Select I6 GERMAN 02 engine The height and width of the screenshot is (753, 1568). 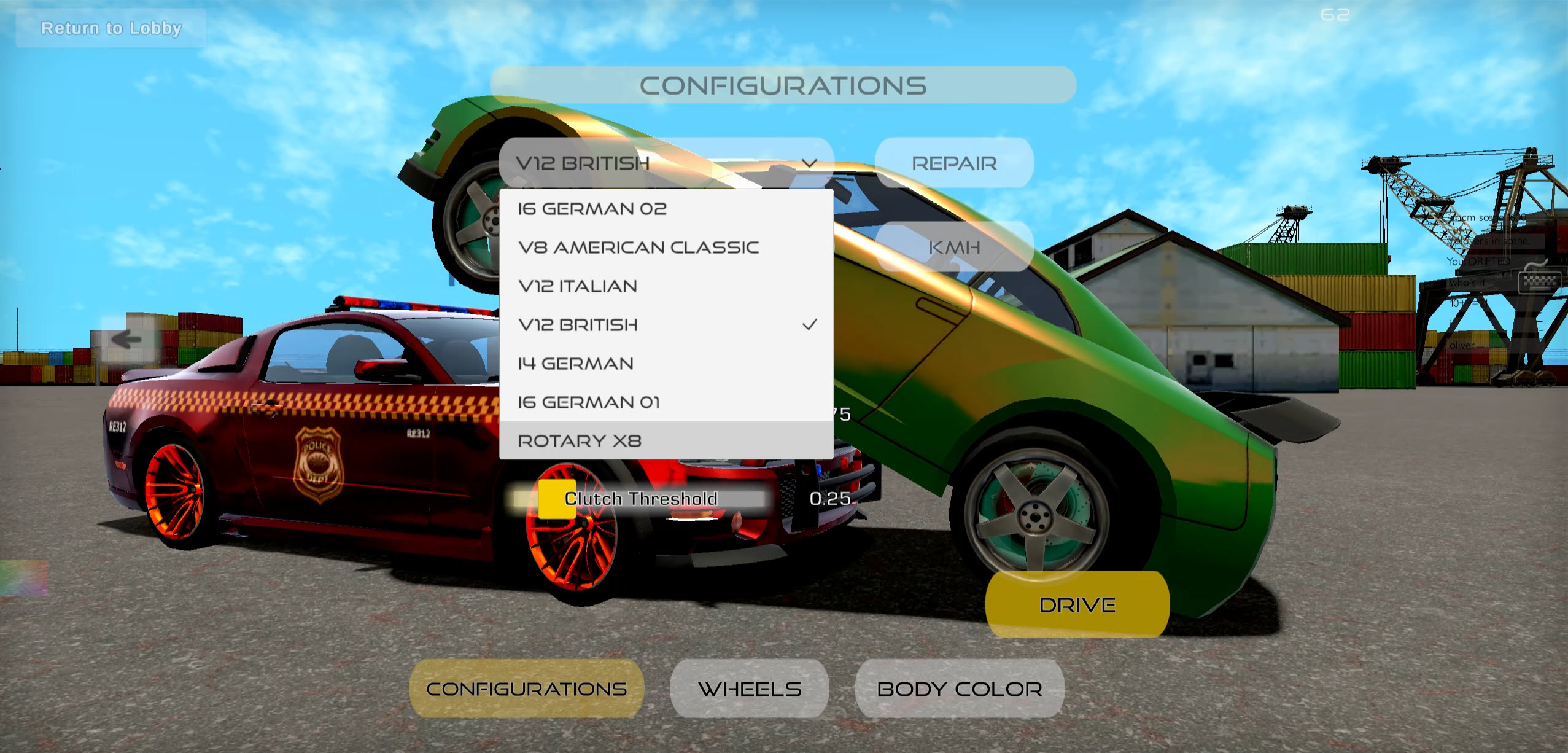point(592,208)
